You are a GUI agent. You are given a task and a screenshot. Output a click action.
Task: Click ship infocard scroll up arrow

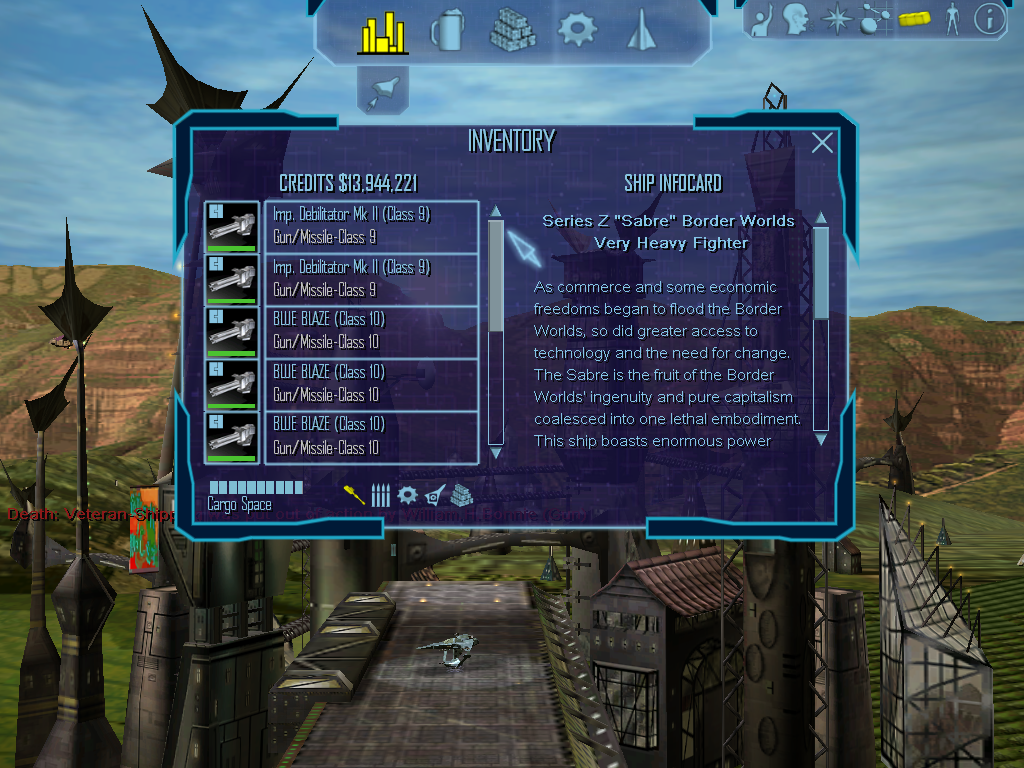click(821, 217)
